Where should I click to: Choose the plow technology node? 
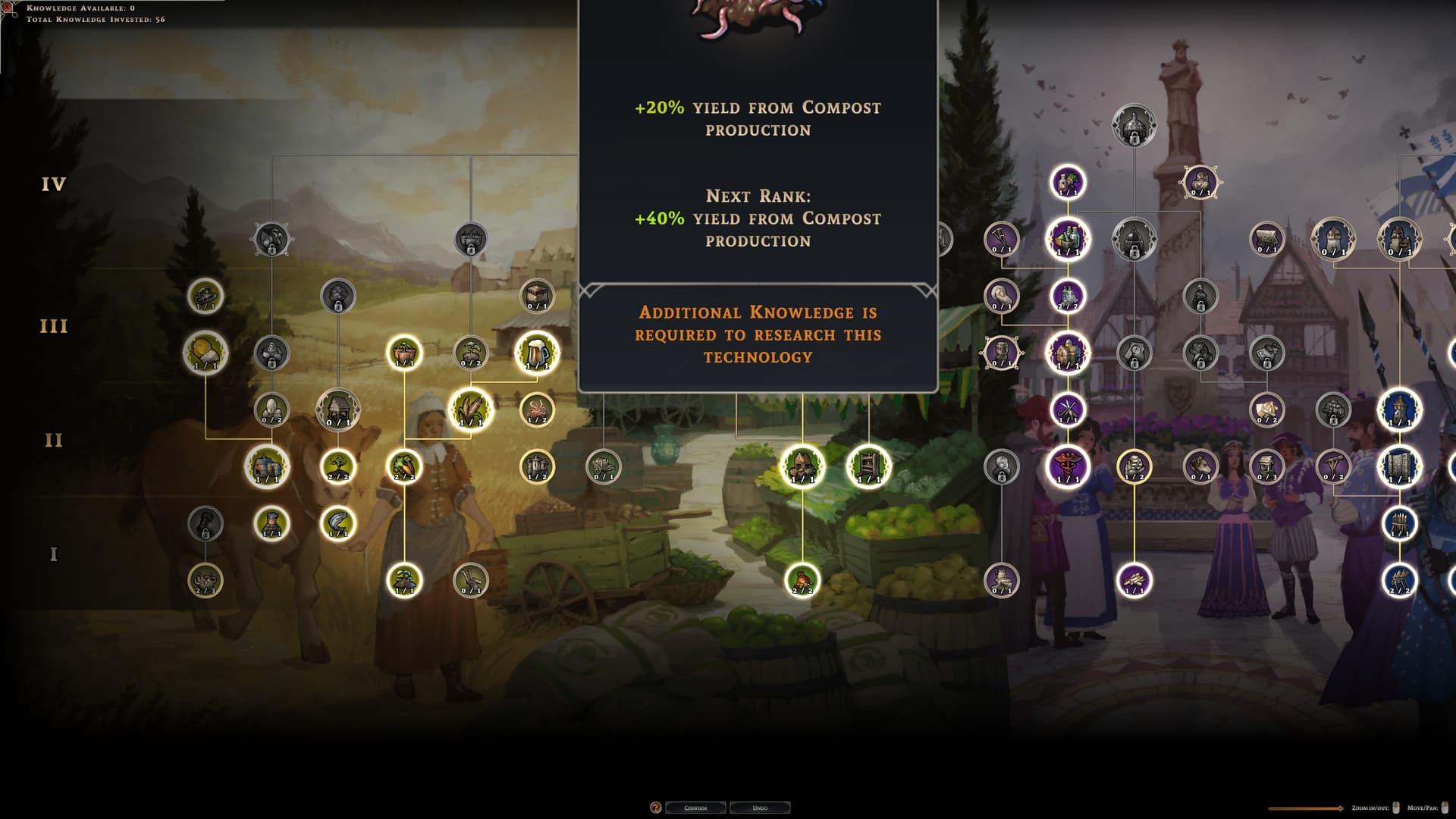(x=471, y=580)
